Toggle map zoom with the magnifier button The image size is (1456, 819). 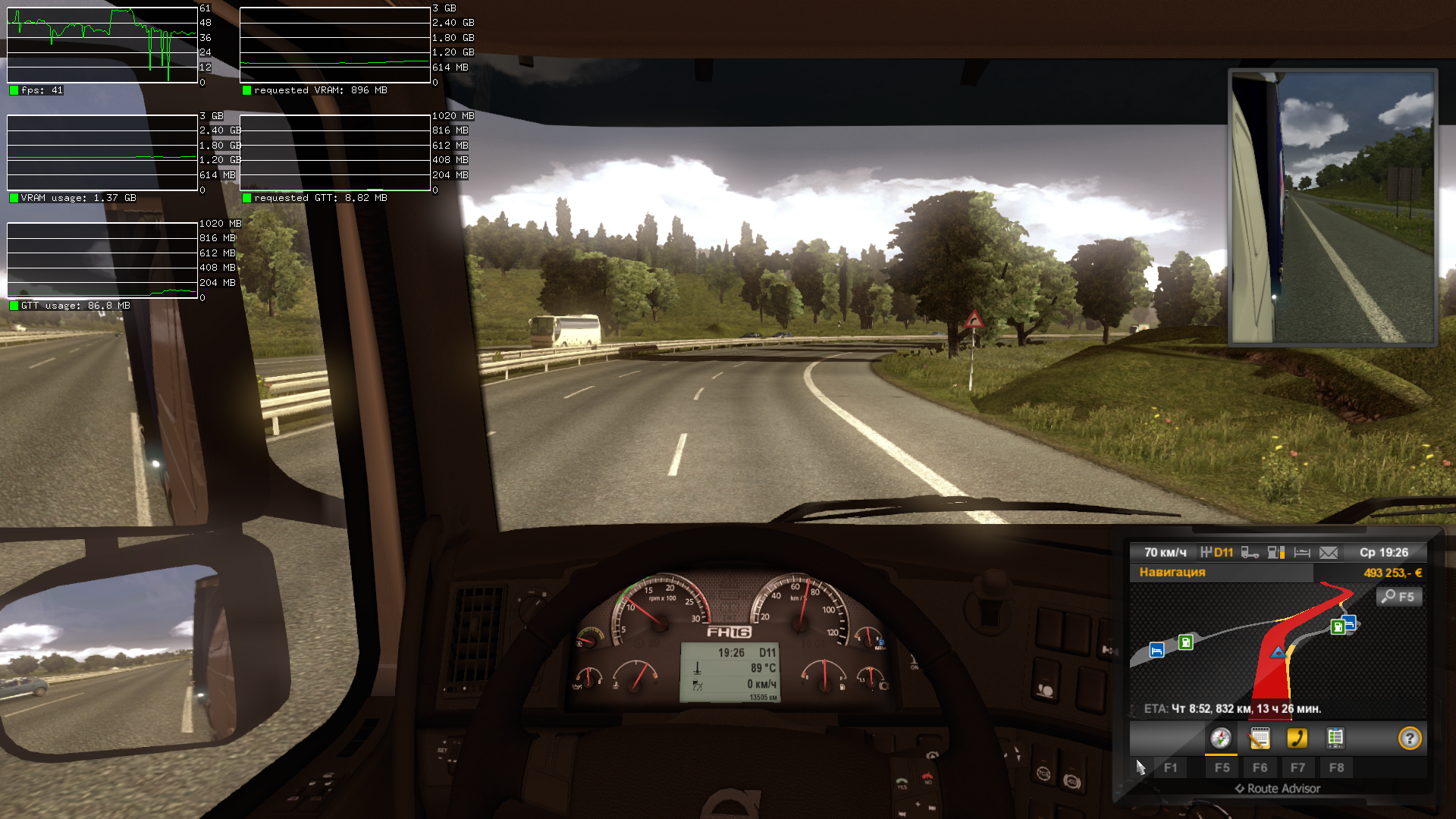1398,597
